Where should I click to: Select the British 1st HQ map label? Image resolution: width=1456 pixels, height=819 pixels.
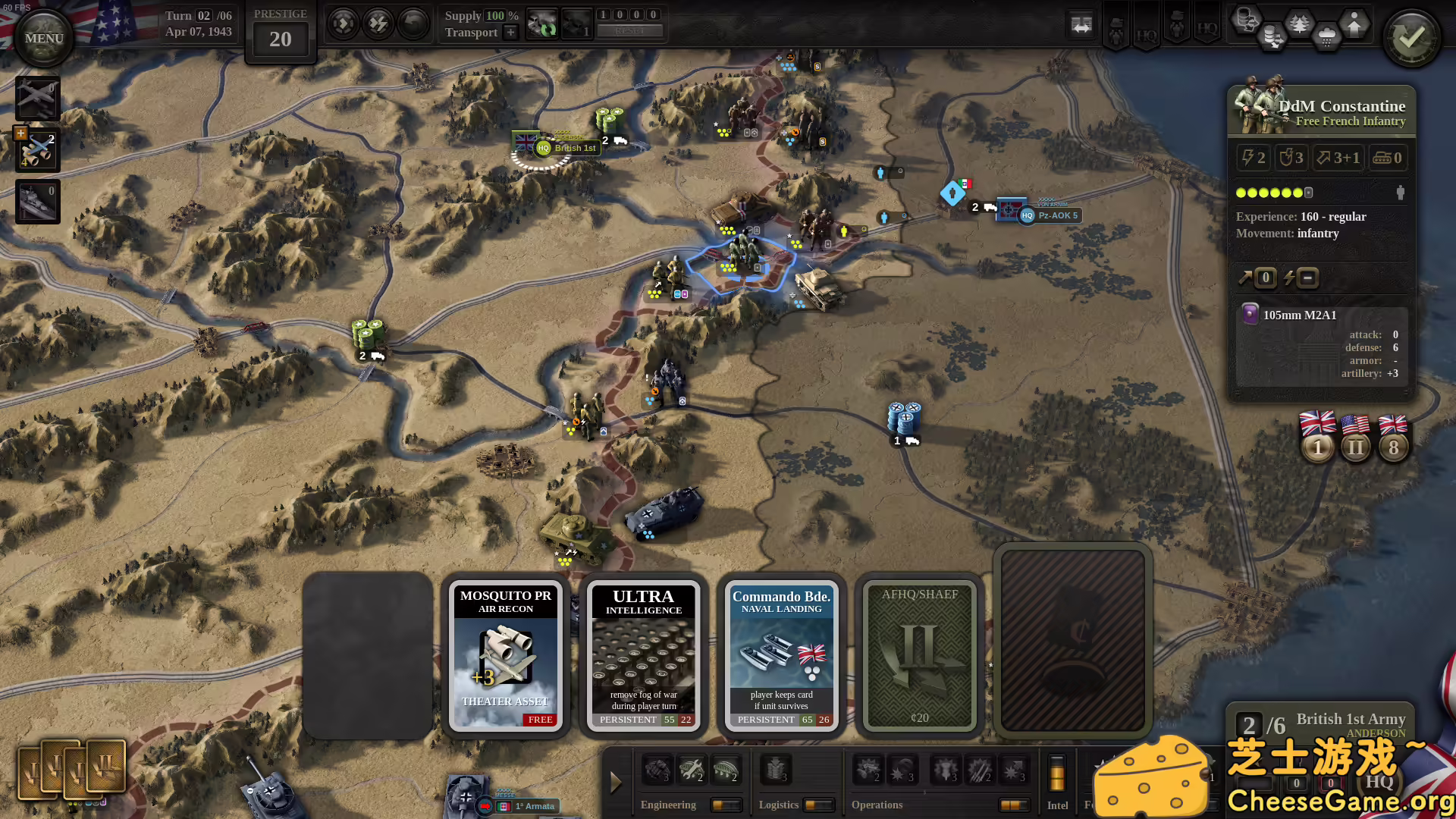[566, 148]
